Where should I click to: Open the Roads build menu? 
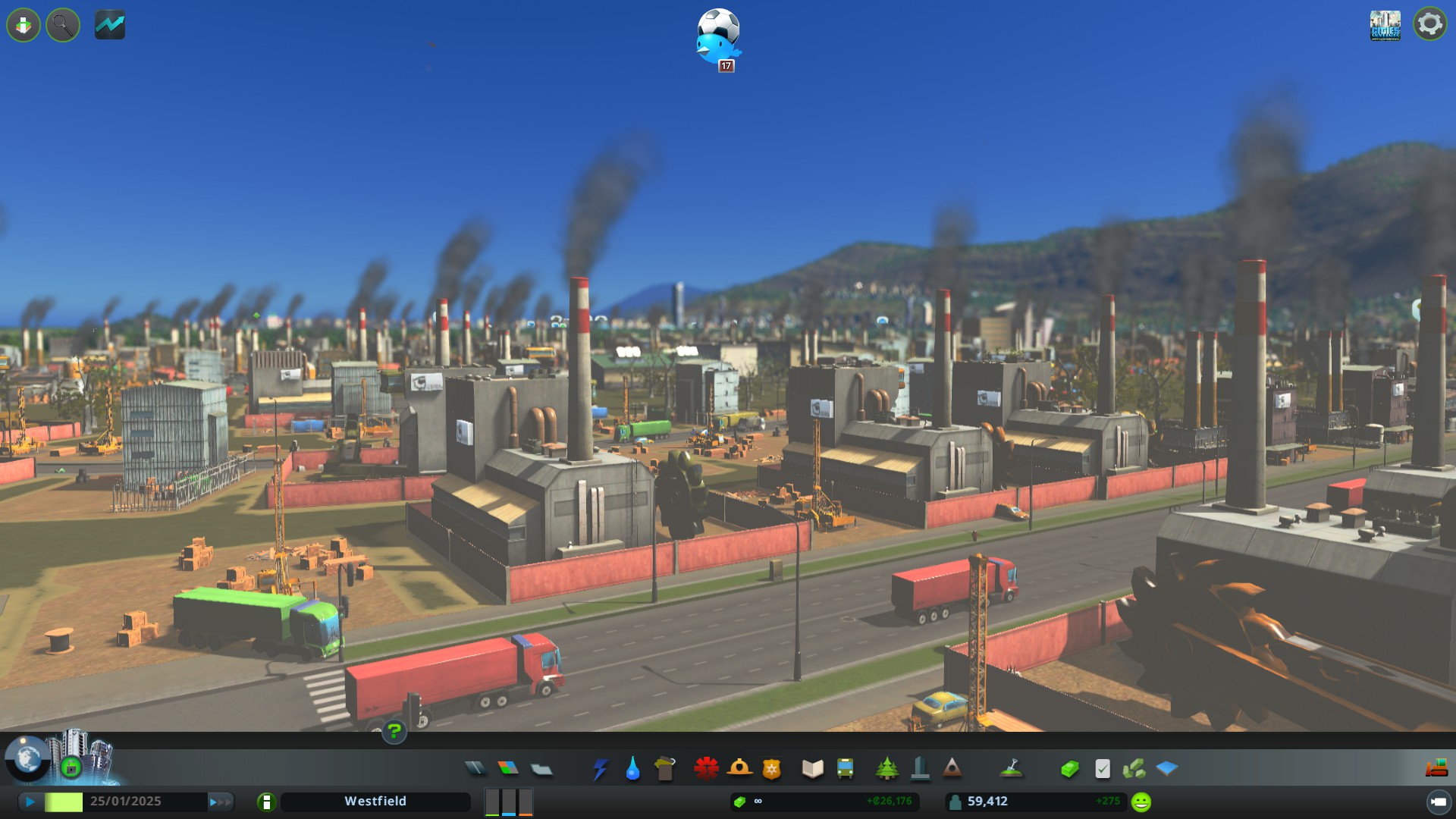click(475, 769)
